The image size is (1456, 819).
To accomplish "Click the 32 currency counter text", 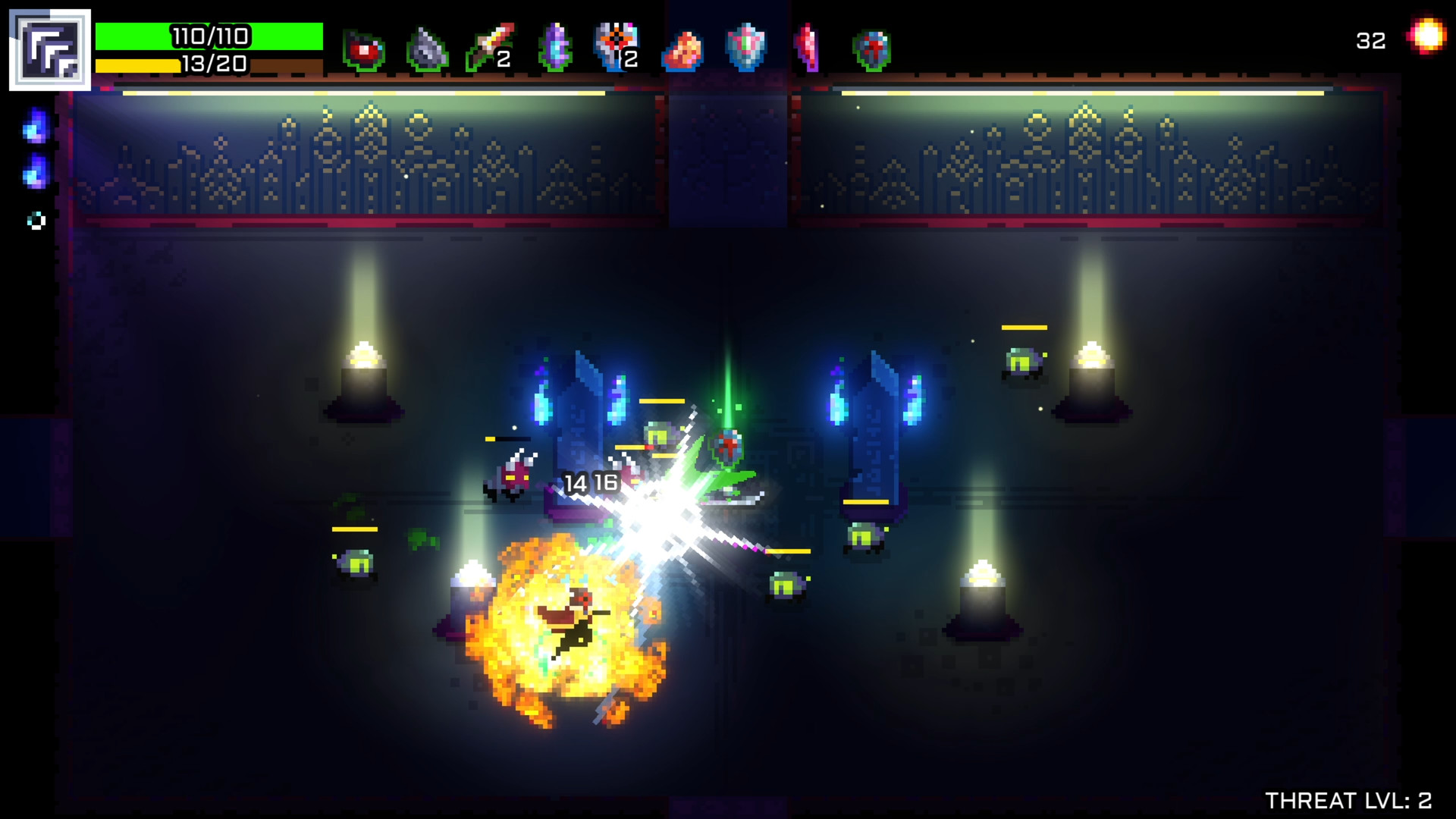I will [1370, 42].
